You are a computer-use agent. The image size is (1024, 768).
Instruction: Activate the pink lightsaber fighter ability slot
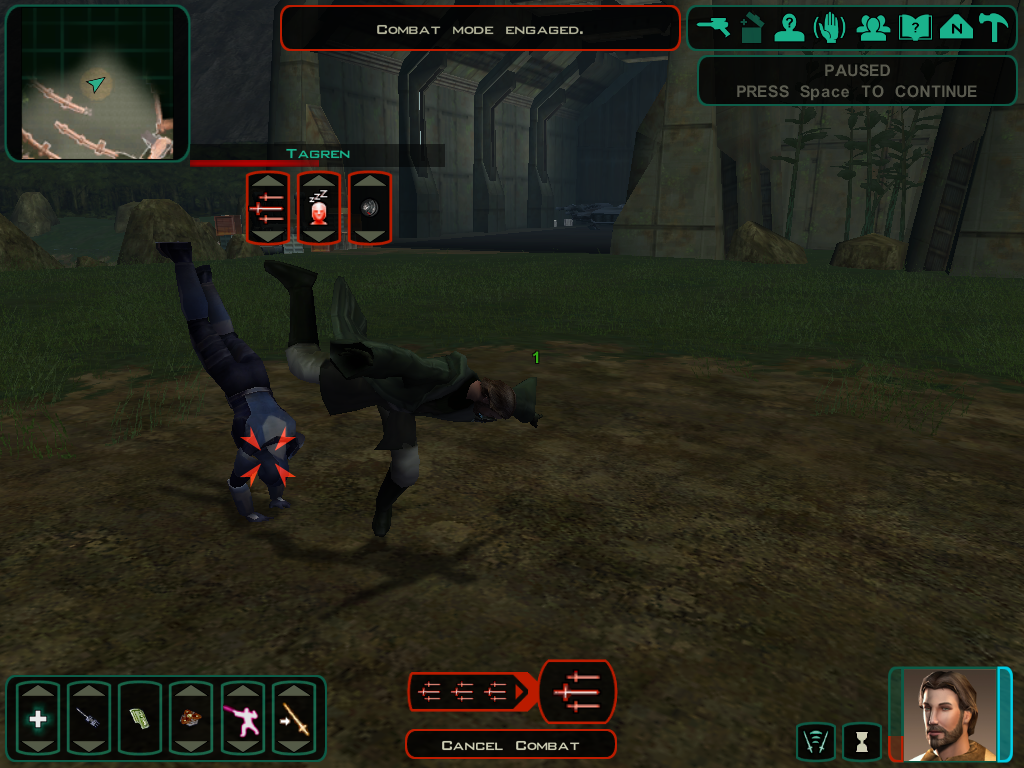(x=242, y=718)
